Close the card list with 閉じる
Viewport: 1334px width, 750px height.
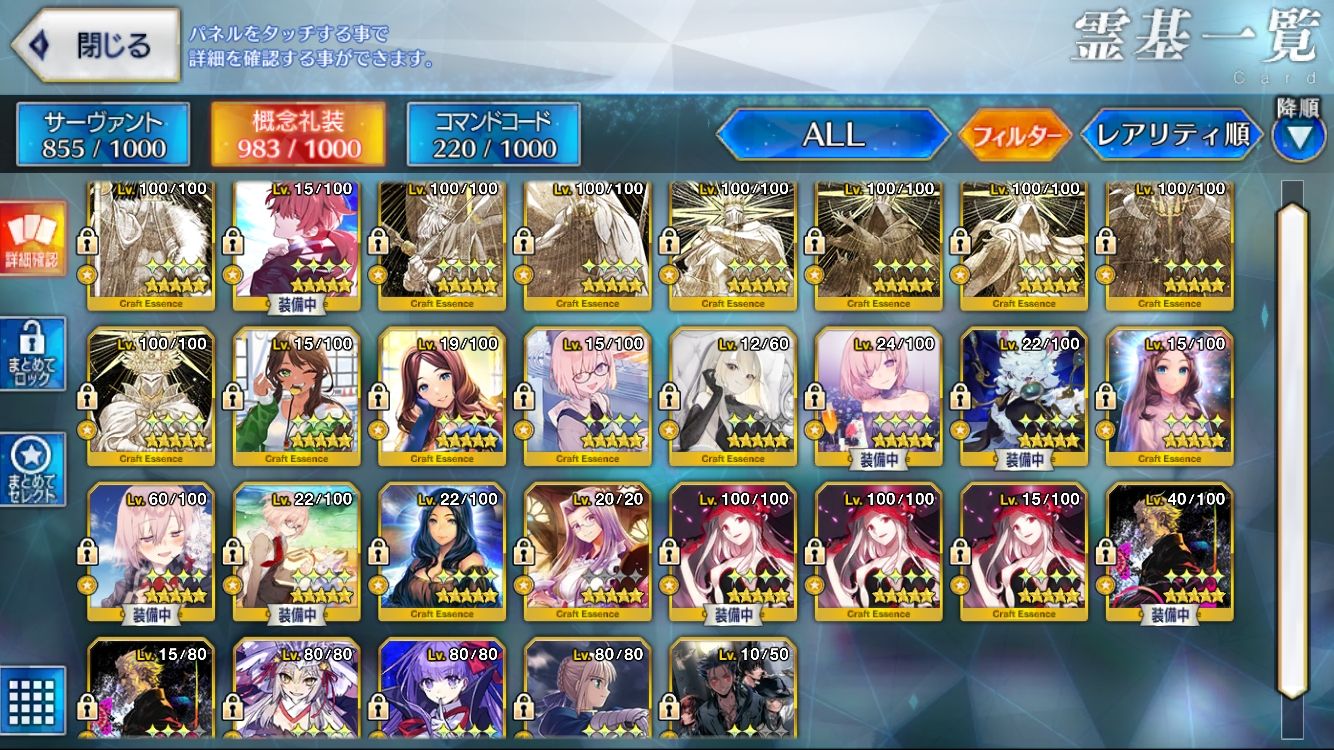(x=95, y=45)
